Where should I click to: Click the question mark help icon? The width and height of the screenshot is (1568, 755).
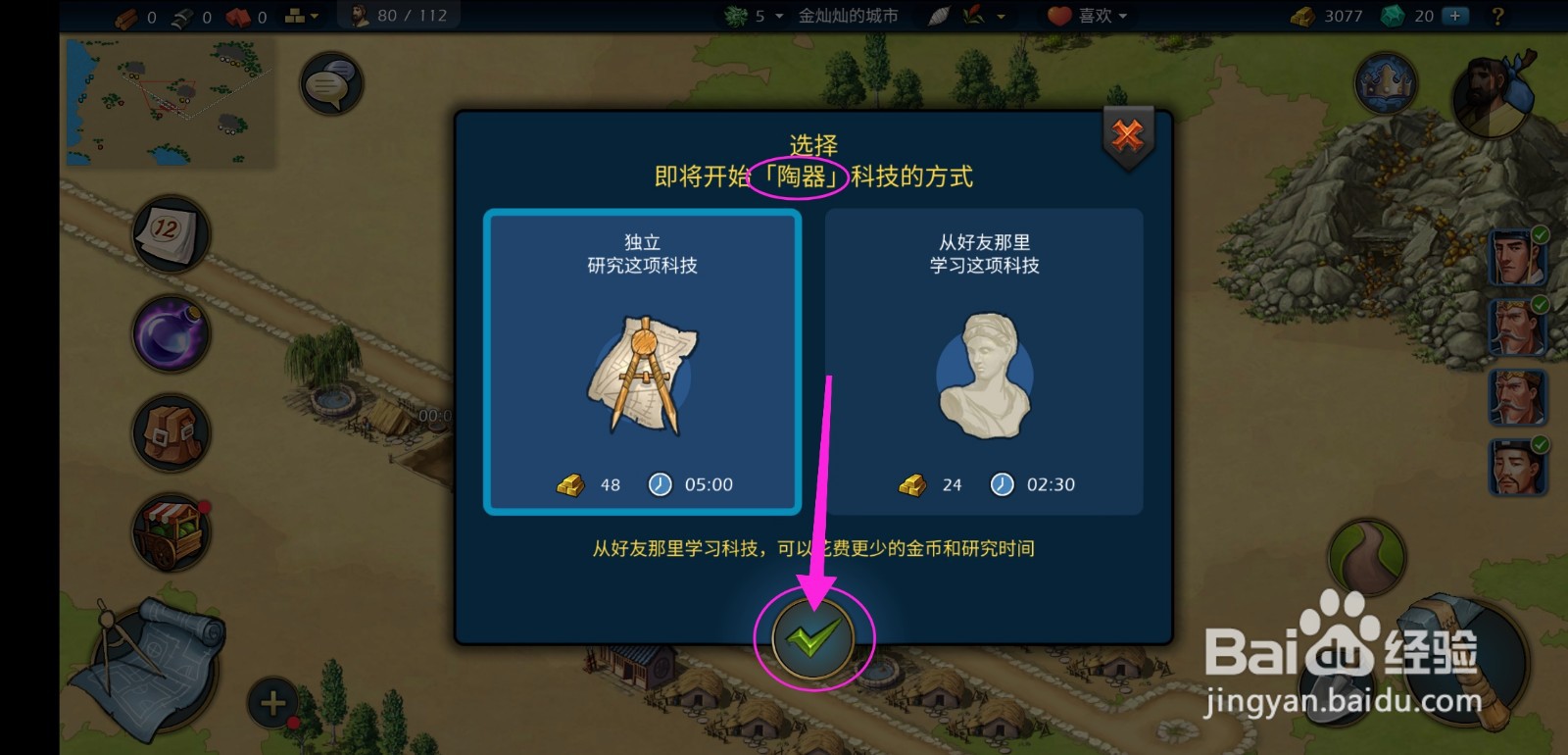1495,15
